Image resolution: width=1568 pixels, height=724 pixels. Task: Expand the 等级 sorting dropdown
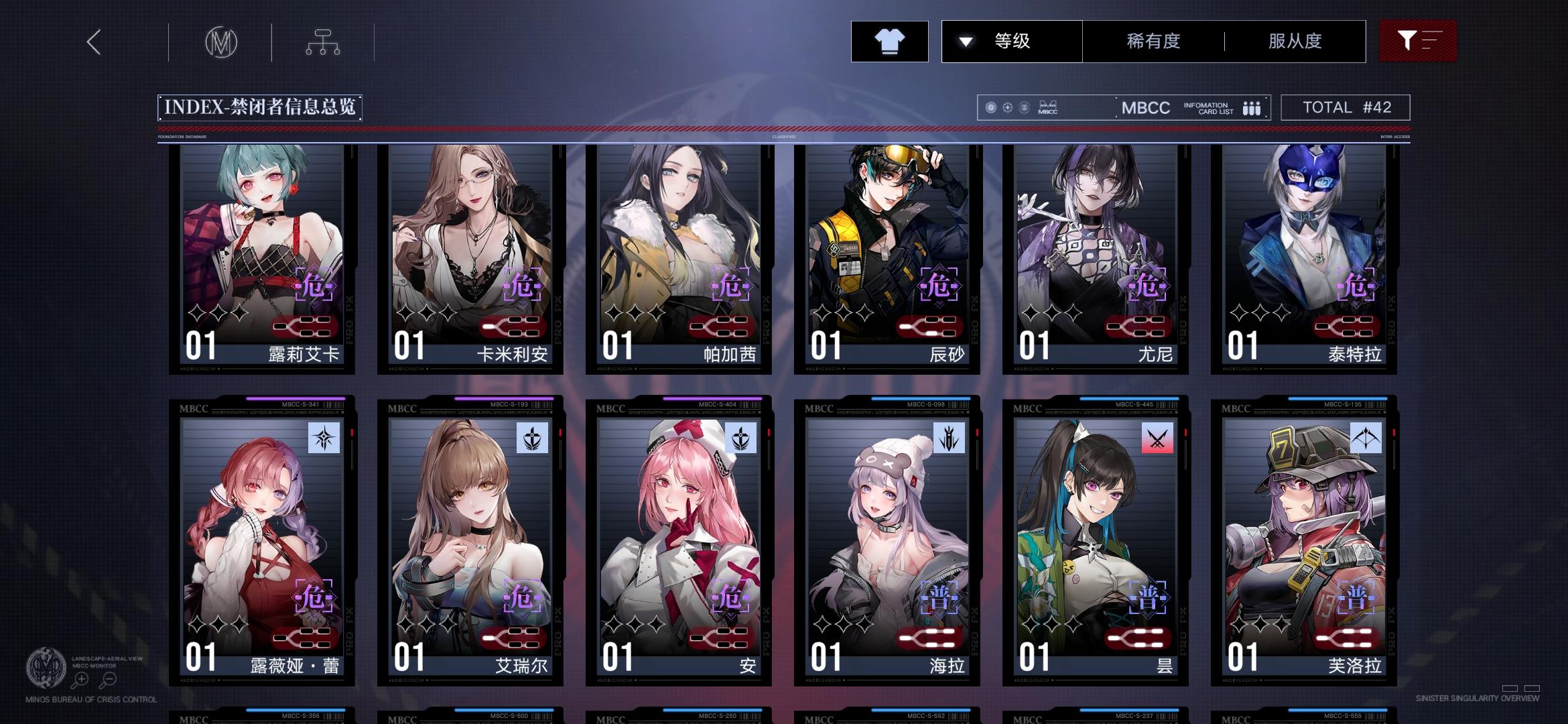[x=1012, y=41]
